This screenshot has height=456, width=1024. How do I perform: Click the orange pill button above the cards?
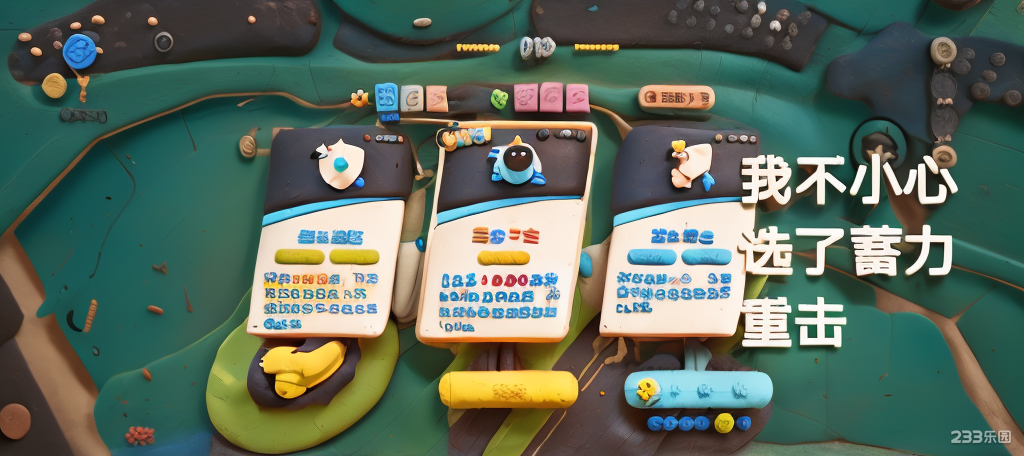coord(676,97)
